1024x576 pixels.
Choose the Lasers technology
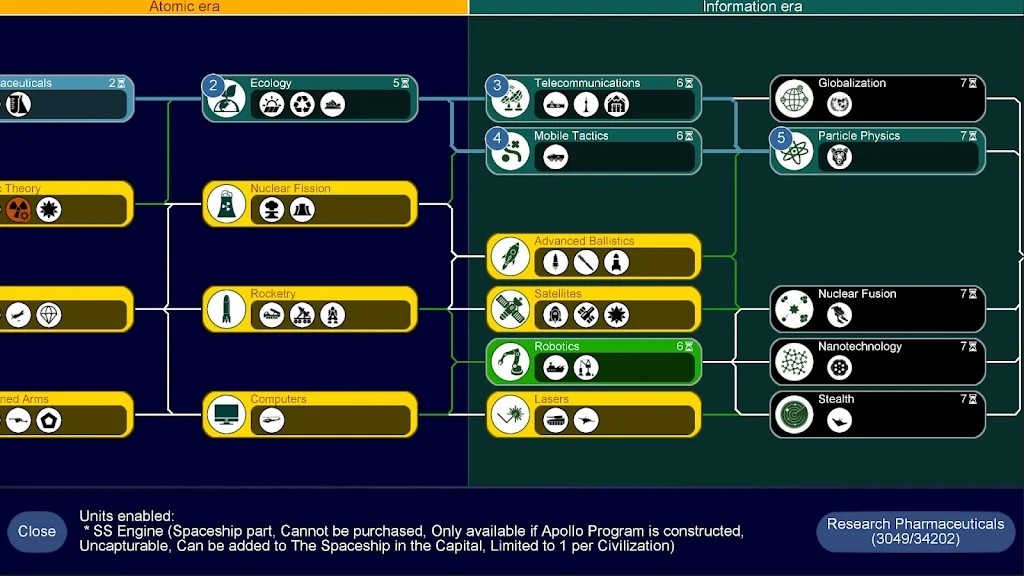(x=594, y=414)
